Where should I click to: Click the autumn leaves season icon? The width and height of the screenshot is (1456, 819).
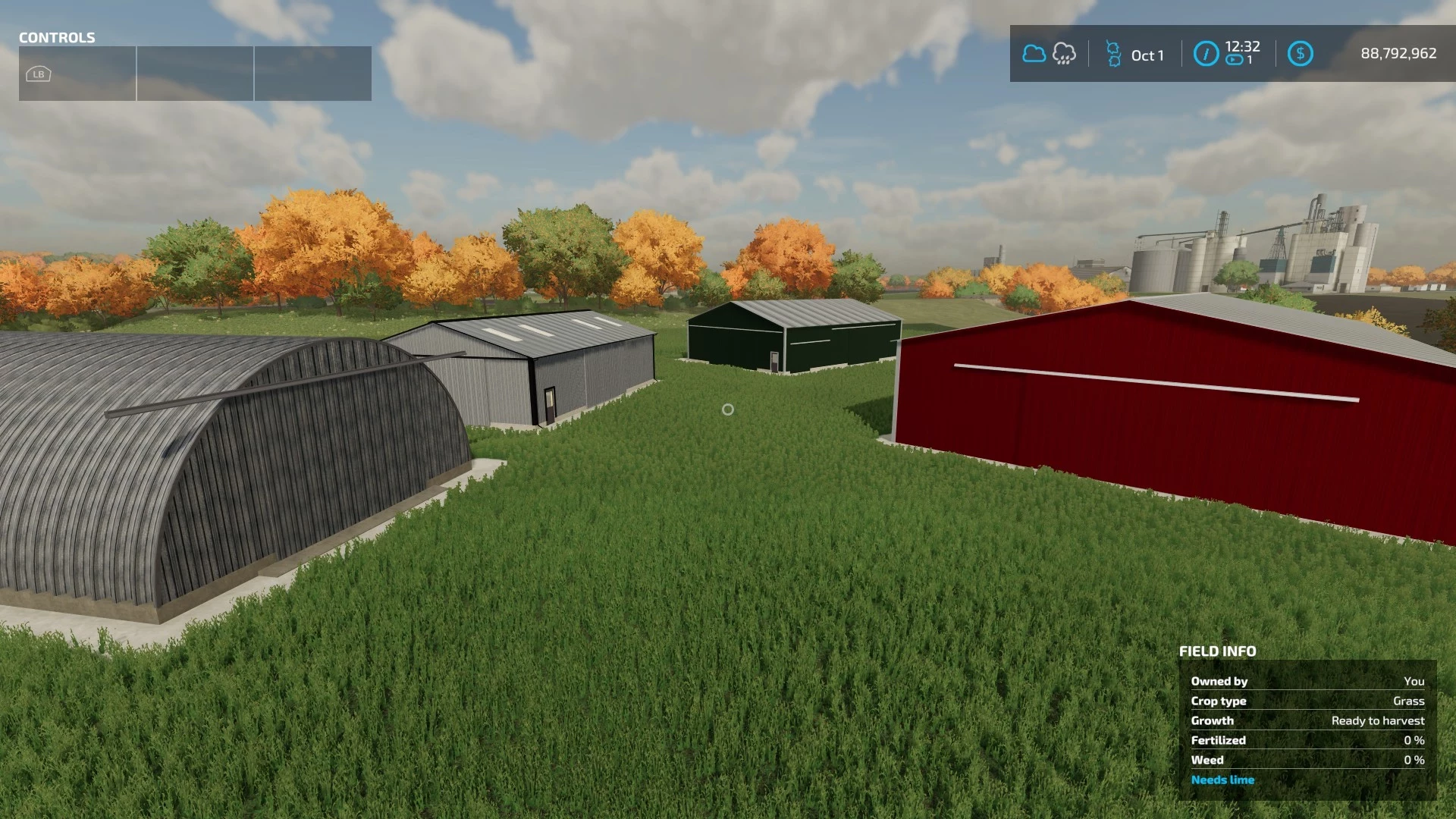(x=1112, y=54)
